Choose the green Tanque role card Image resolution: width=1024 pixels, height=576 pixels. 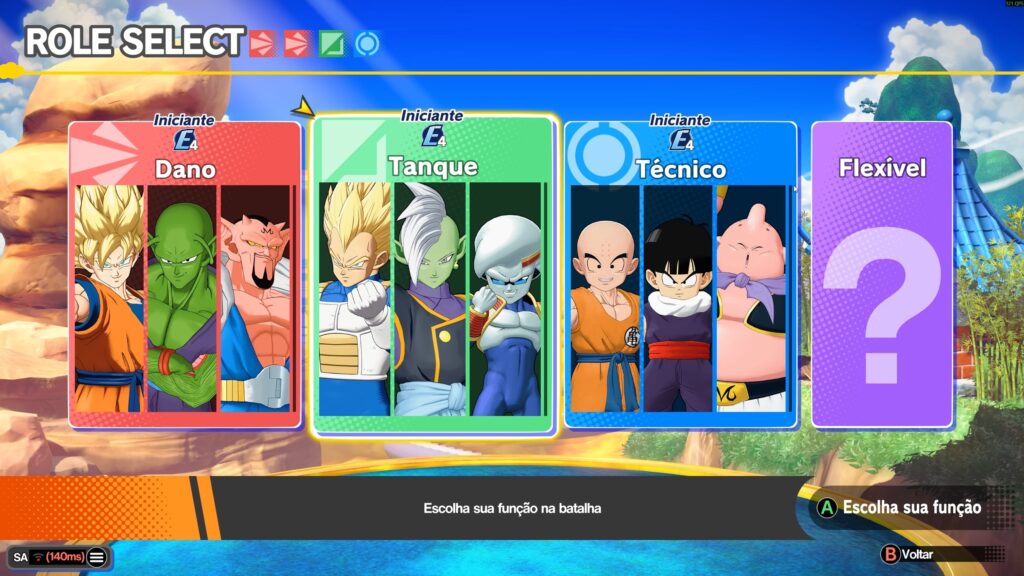[x=433, y=275]
